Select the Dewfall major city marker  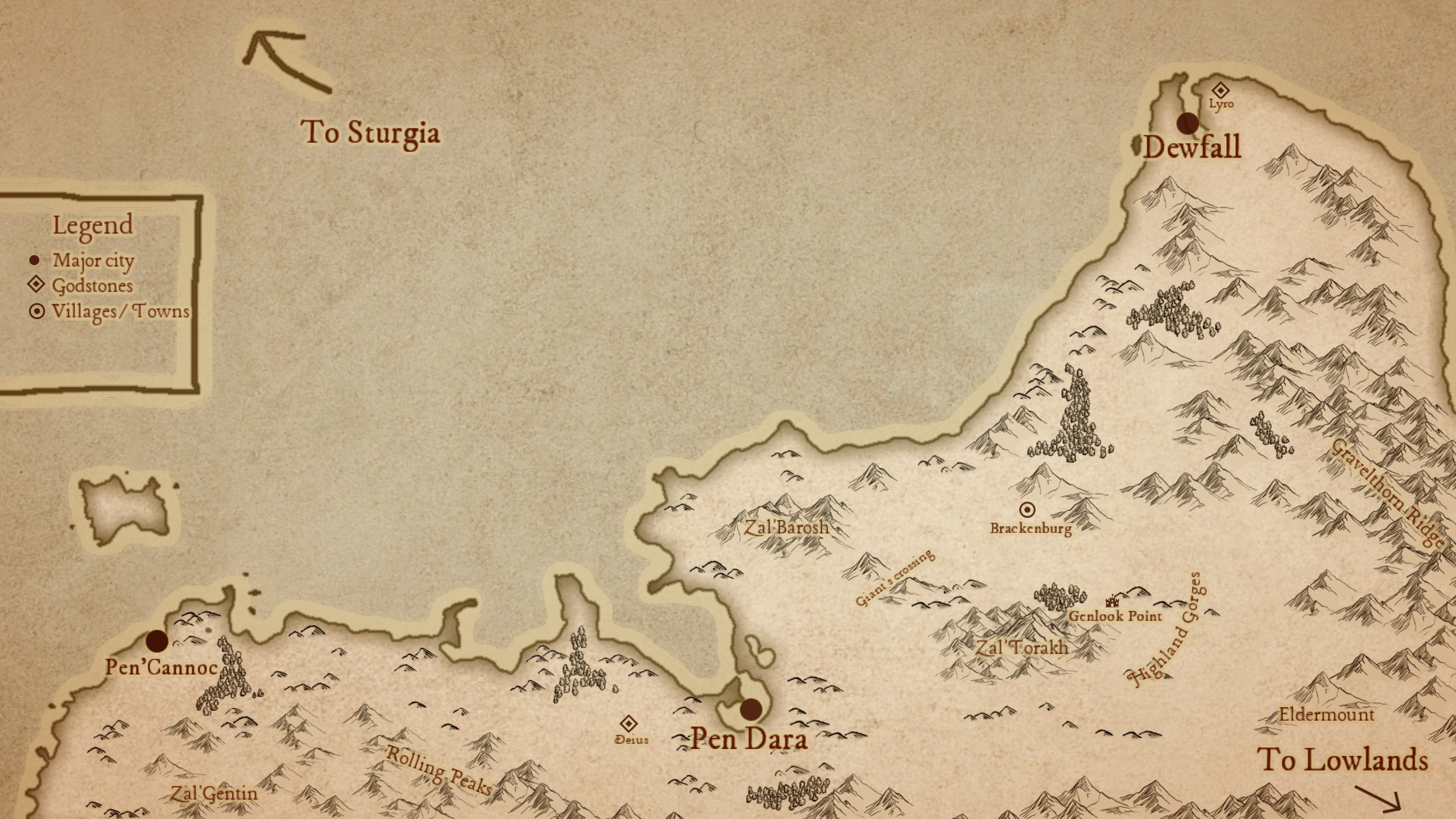1188,123
